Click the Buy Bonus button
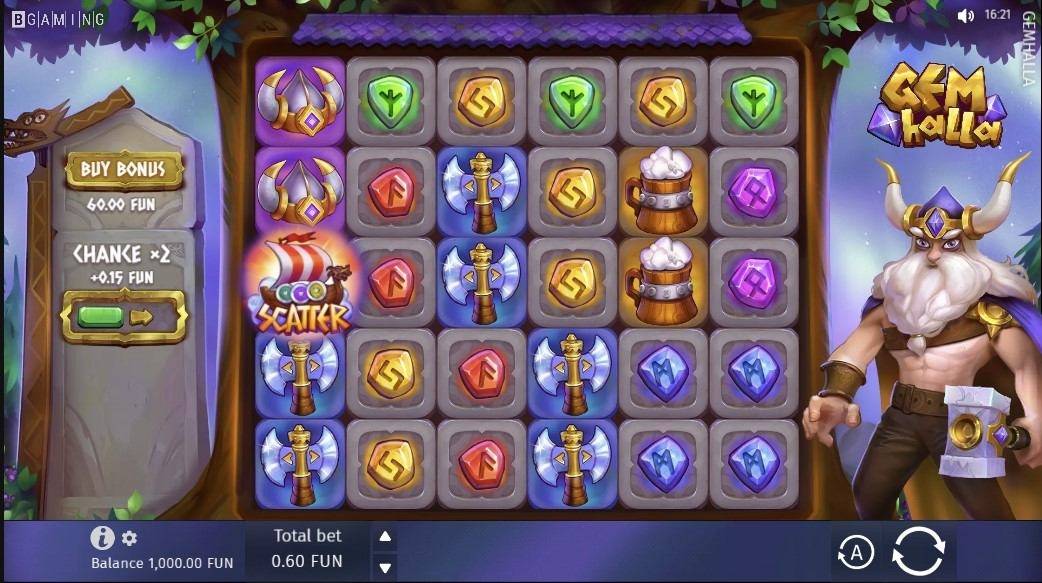The image size is (1042, 583). pos(124,170)
